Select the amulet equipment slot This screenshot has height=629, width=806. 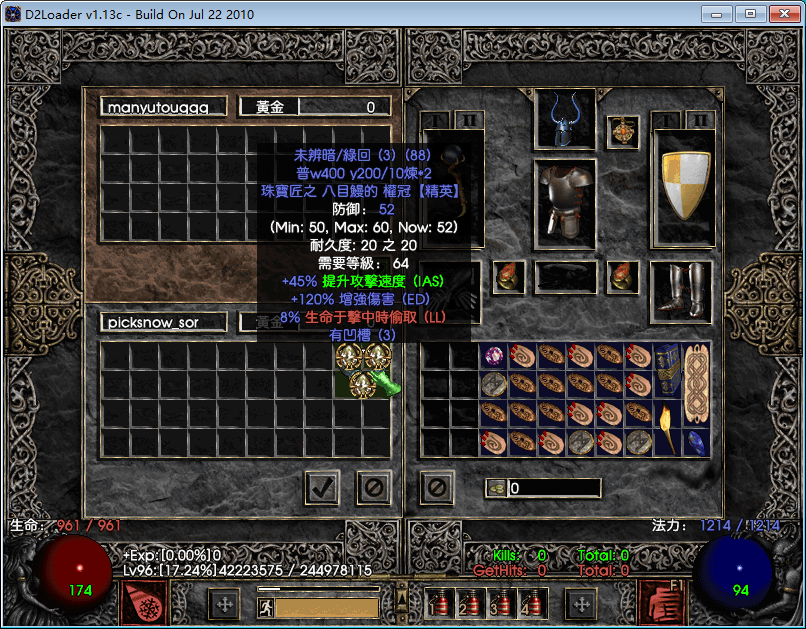[x=623, y=131]
